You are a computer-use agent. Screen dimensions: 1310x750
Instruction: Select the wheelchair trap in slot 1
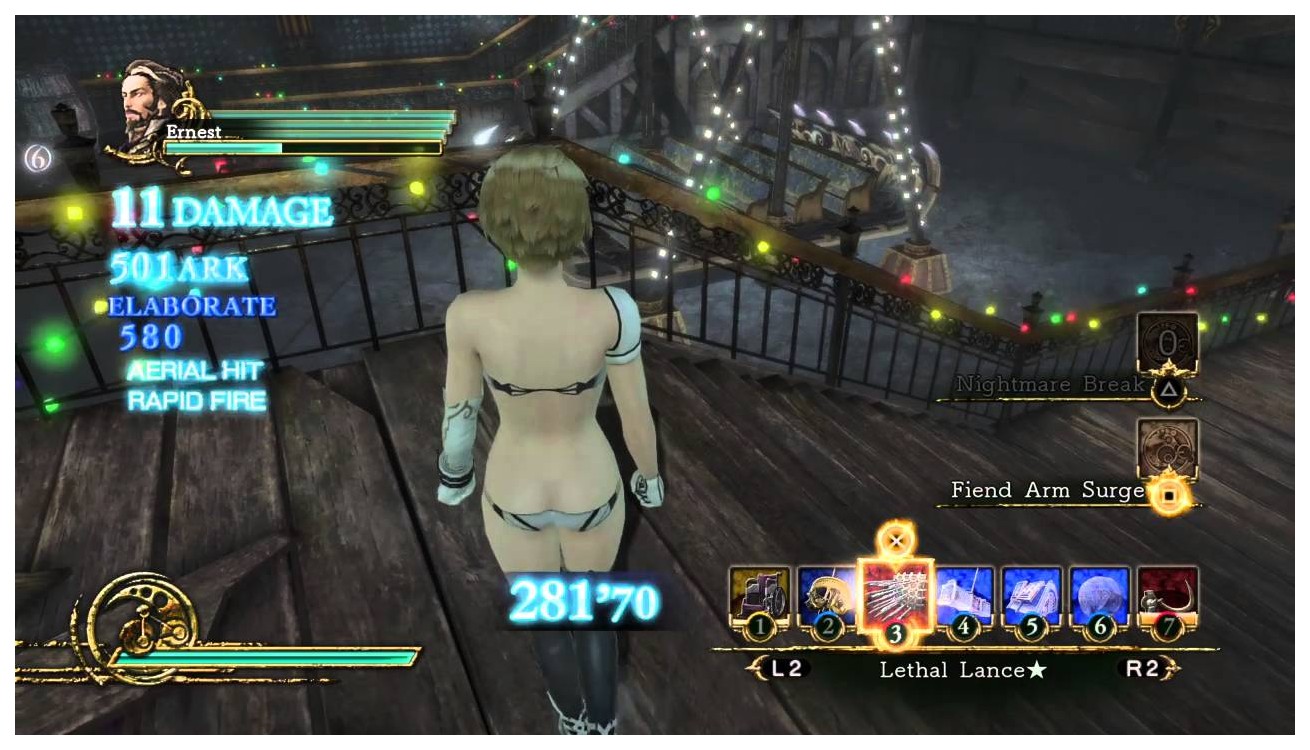759,598
